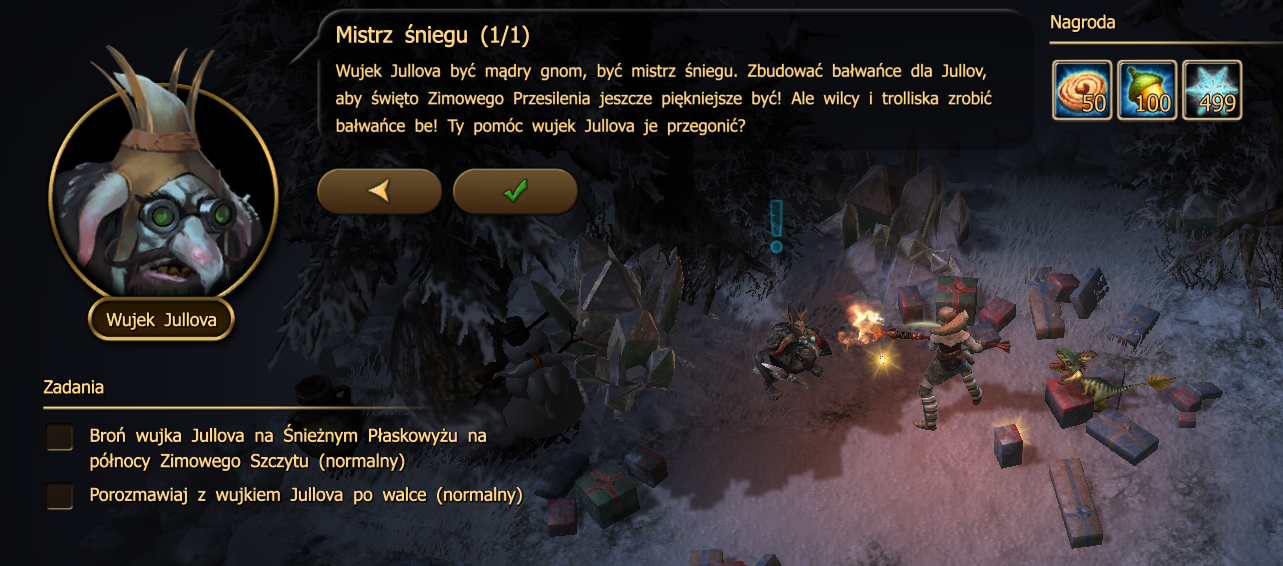
Task: Select the cinnamon roll reward icon
Action: (1083, 89)
